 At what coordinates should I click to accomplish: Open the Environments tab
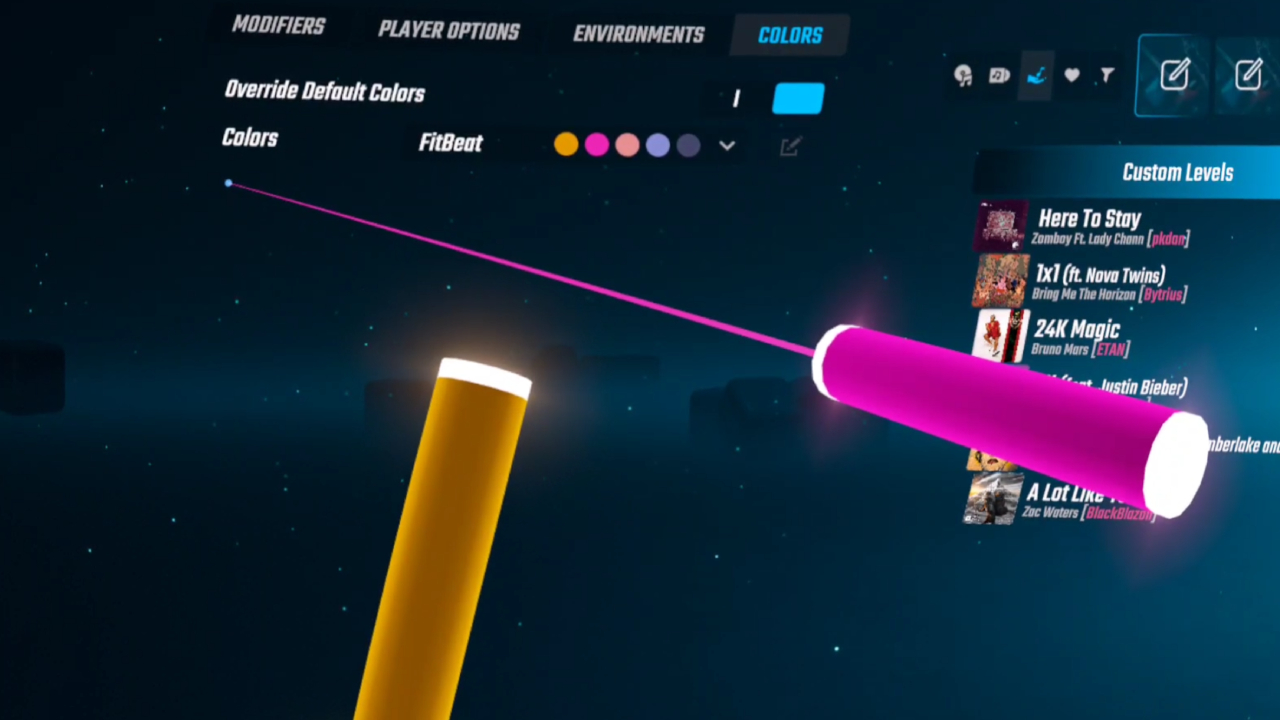coord(639,34)
